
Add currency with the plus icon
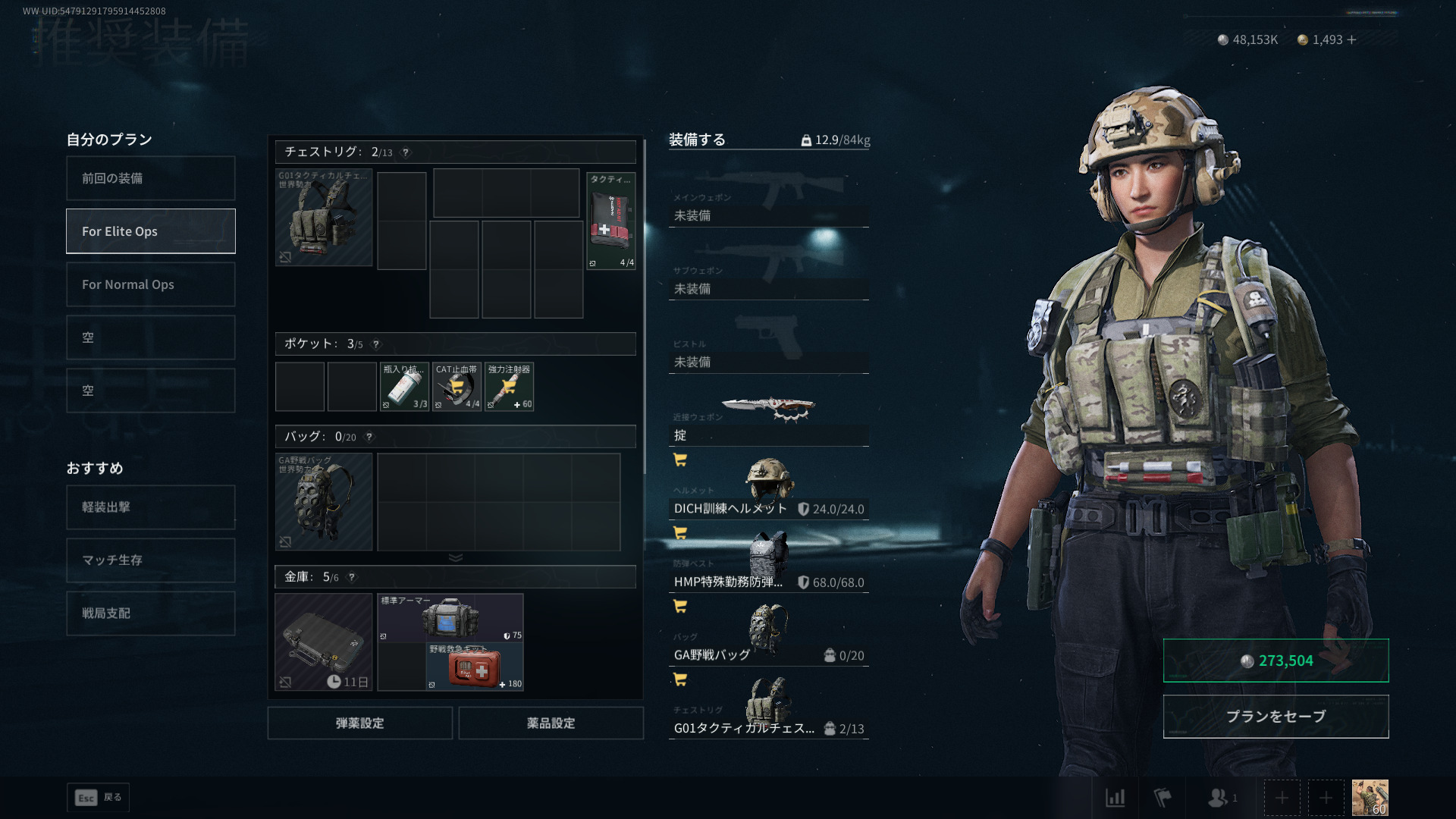1352,39
